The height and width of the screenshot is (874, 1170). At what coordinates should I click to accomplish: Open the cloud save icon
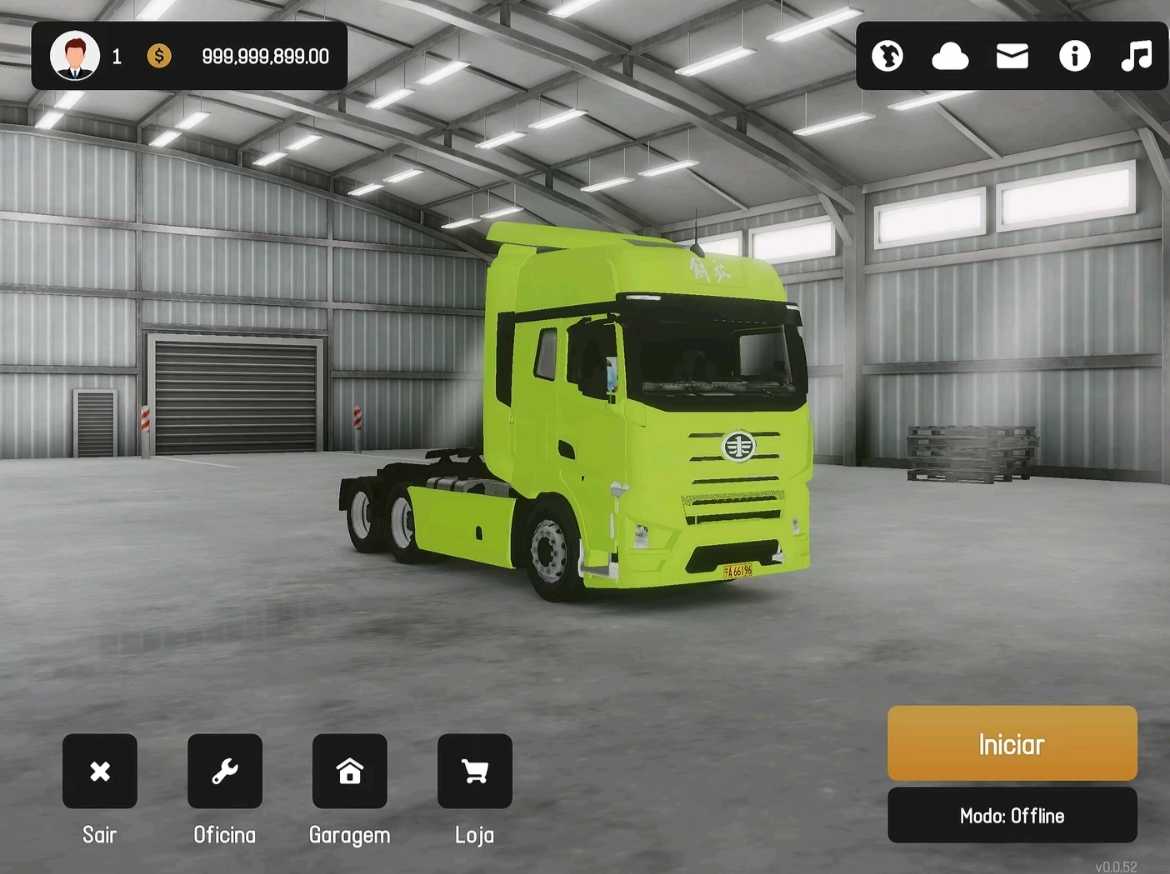(x=949, y=57)
